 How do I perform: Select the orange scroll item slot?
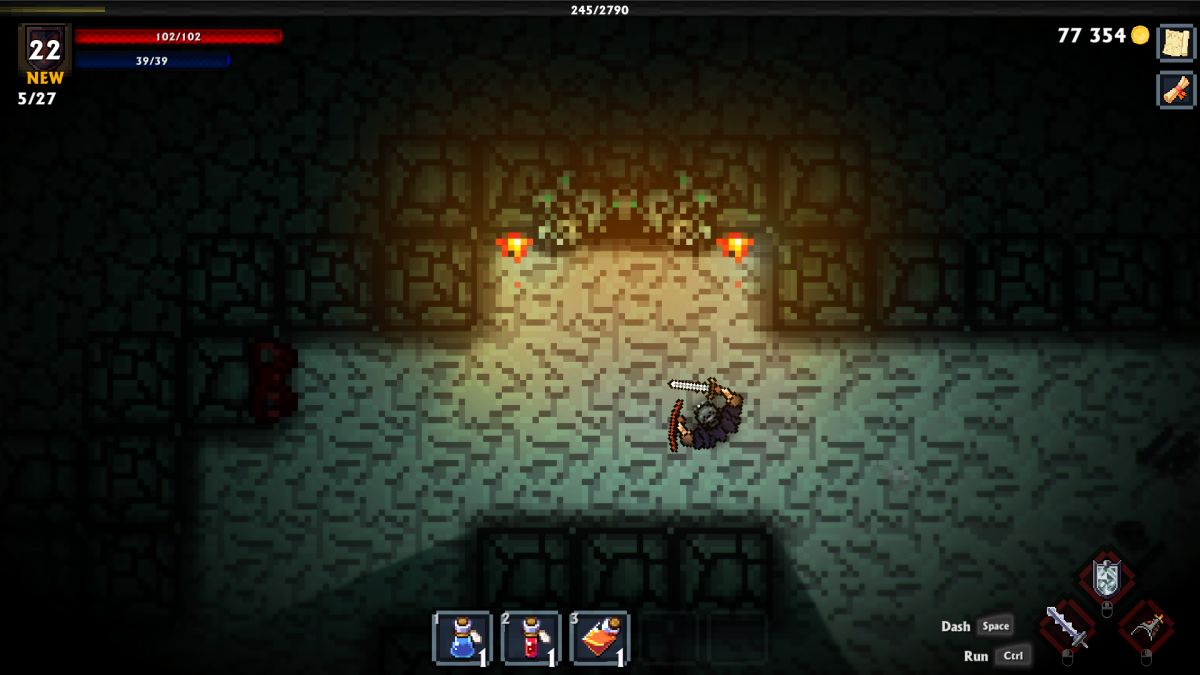tap(599, 638)
